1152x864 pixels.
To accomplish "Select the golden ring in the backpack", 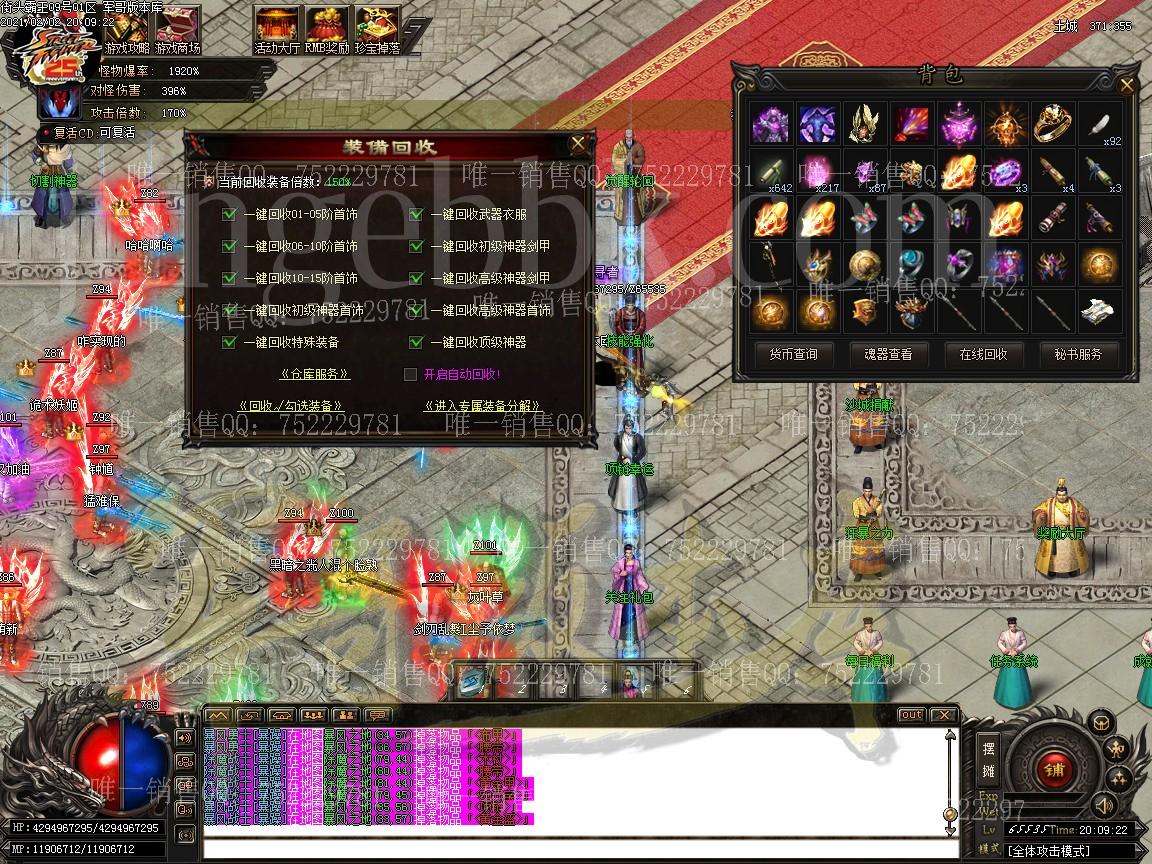I will [x=1053, y=124].
